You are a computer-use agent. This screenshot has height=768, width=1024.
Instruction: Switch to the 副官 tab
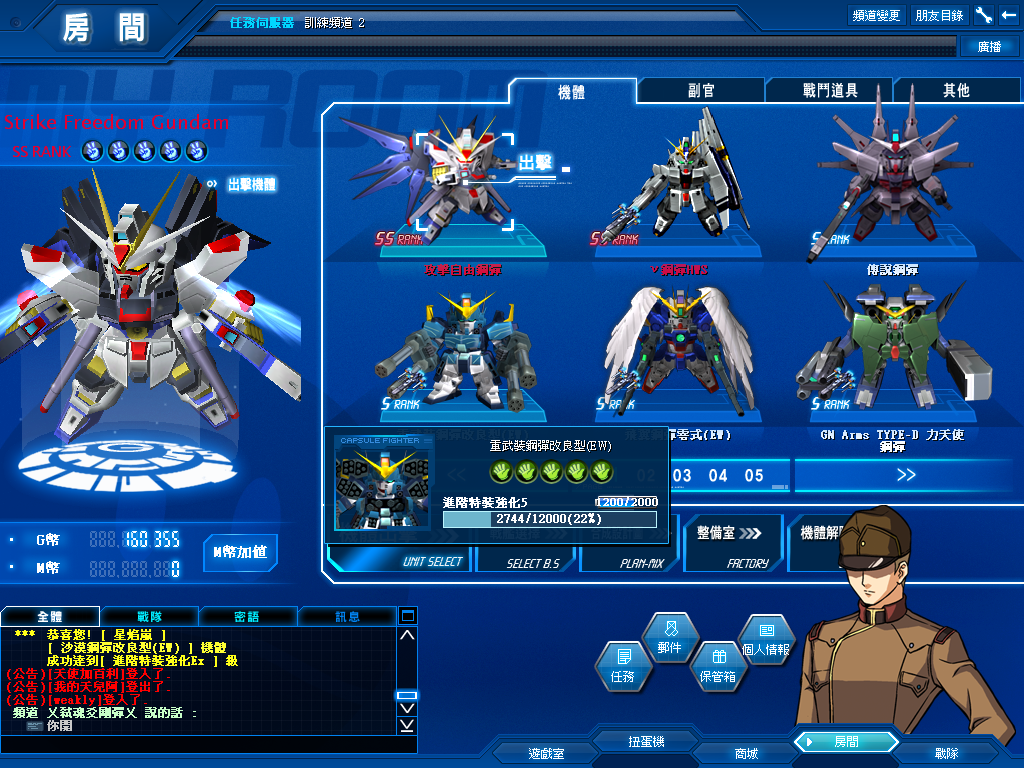(x=701, y=90)
